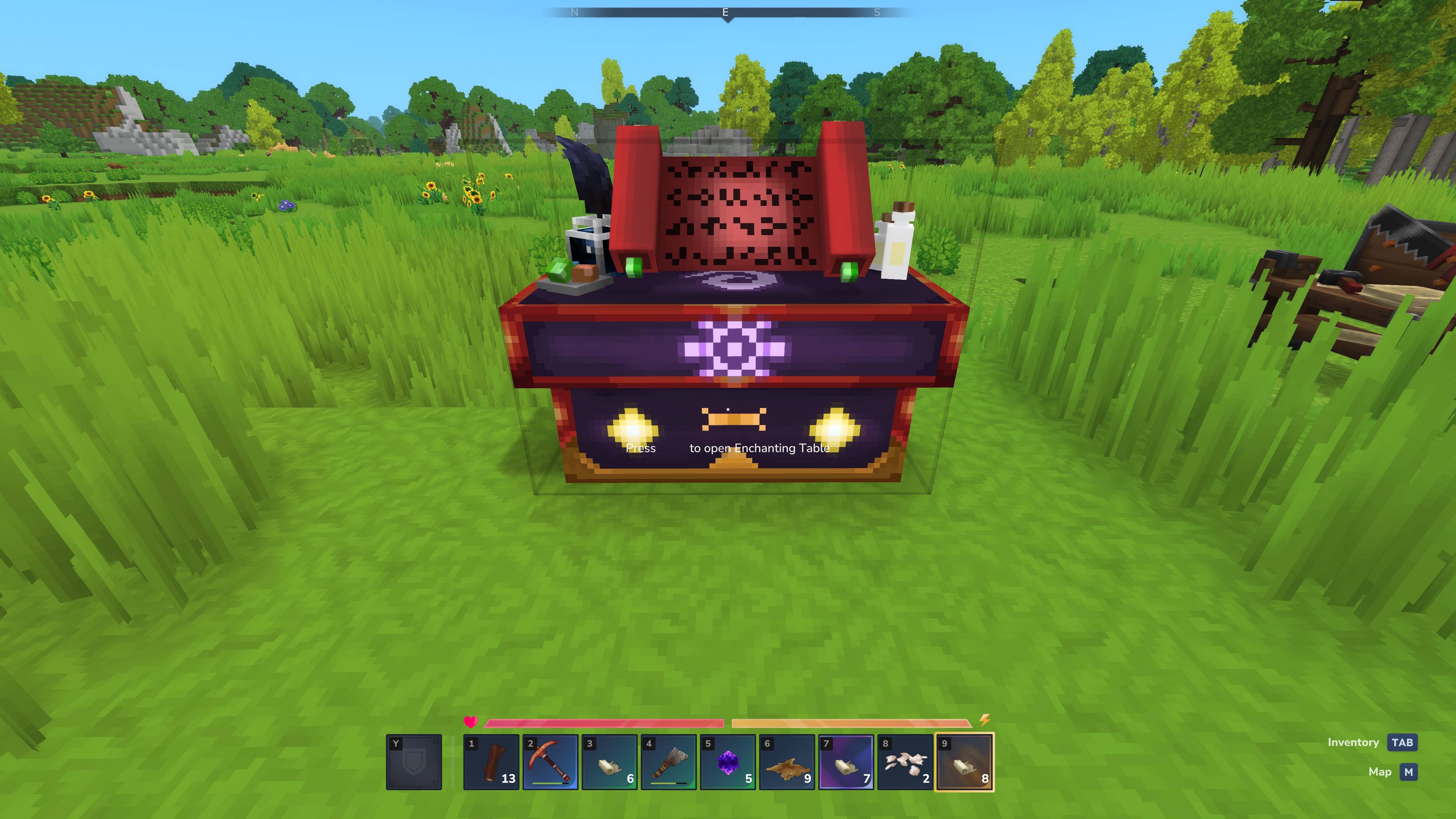This screenshot has height=819, width=1456.
Task: Switch to the Inventory tab
Action: pos(1353,742)
